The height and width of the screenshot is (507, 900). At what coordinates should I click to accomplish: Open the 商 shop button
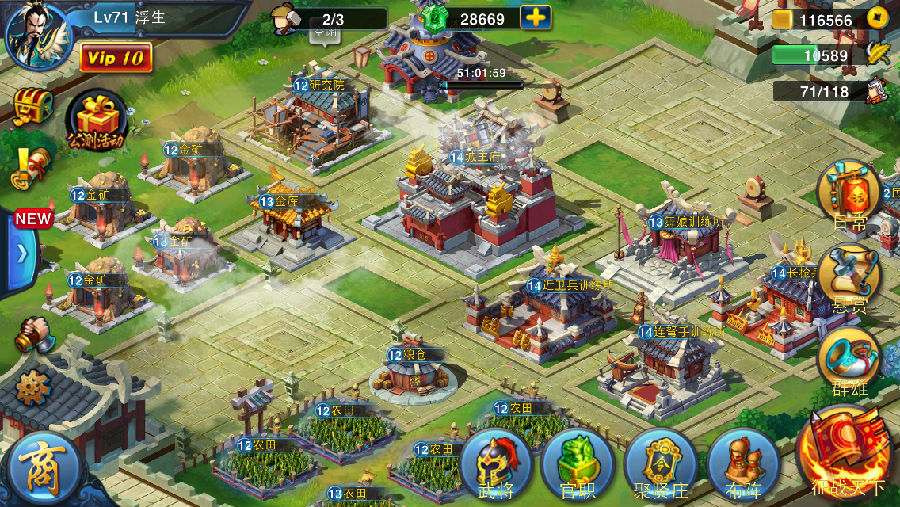pyautogui.click(x=42, y=467)
